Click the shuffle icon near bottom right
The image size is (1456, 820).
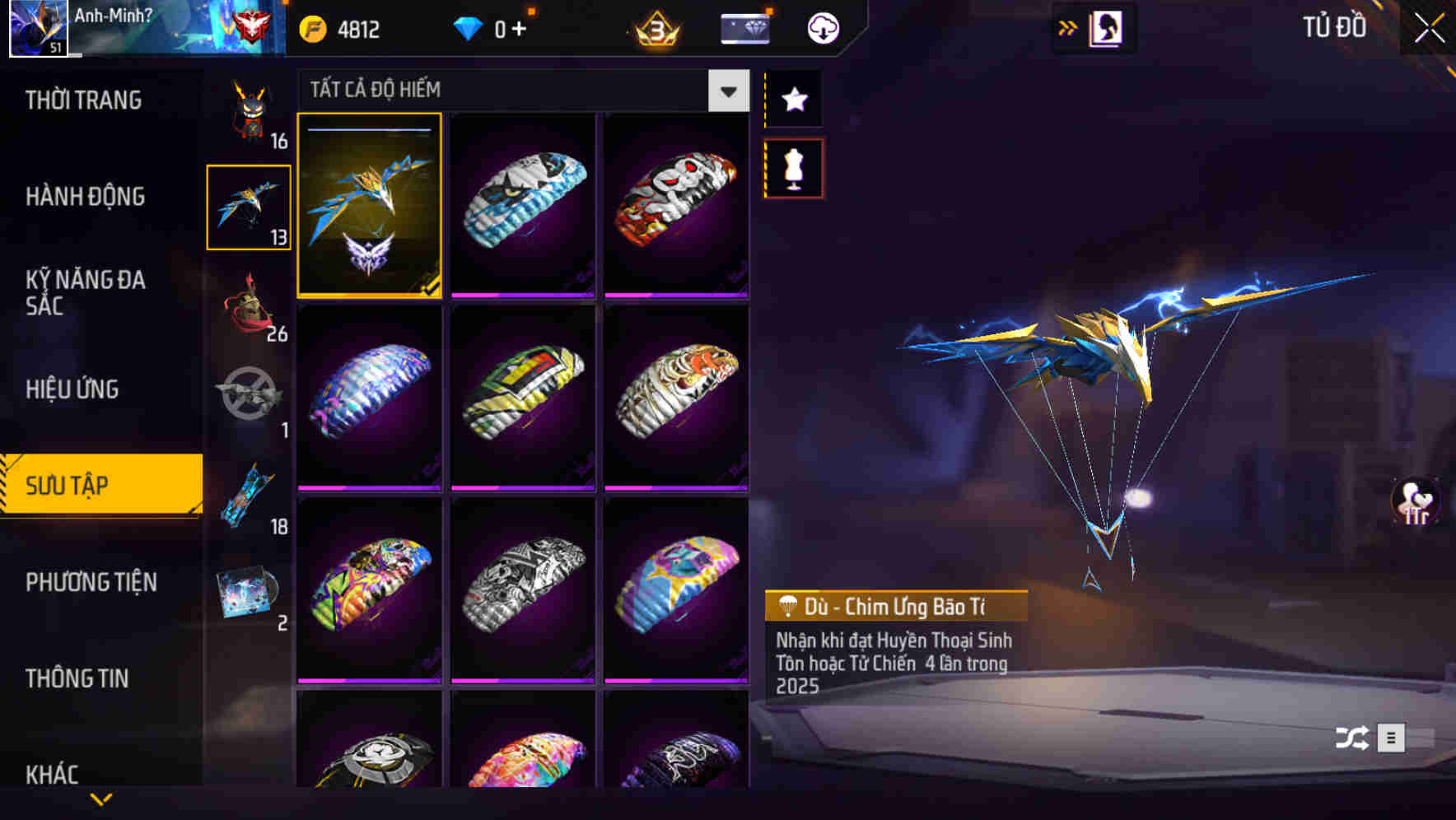[1351, 738]
